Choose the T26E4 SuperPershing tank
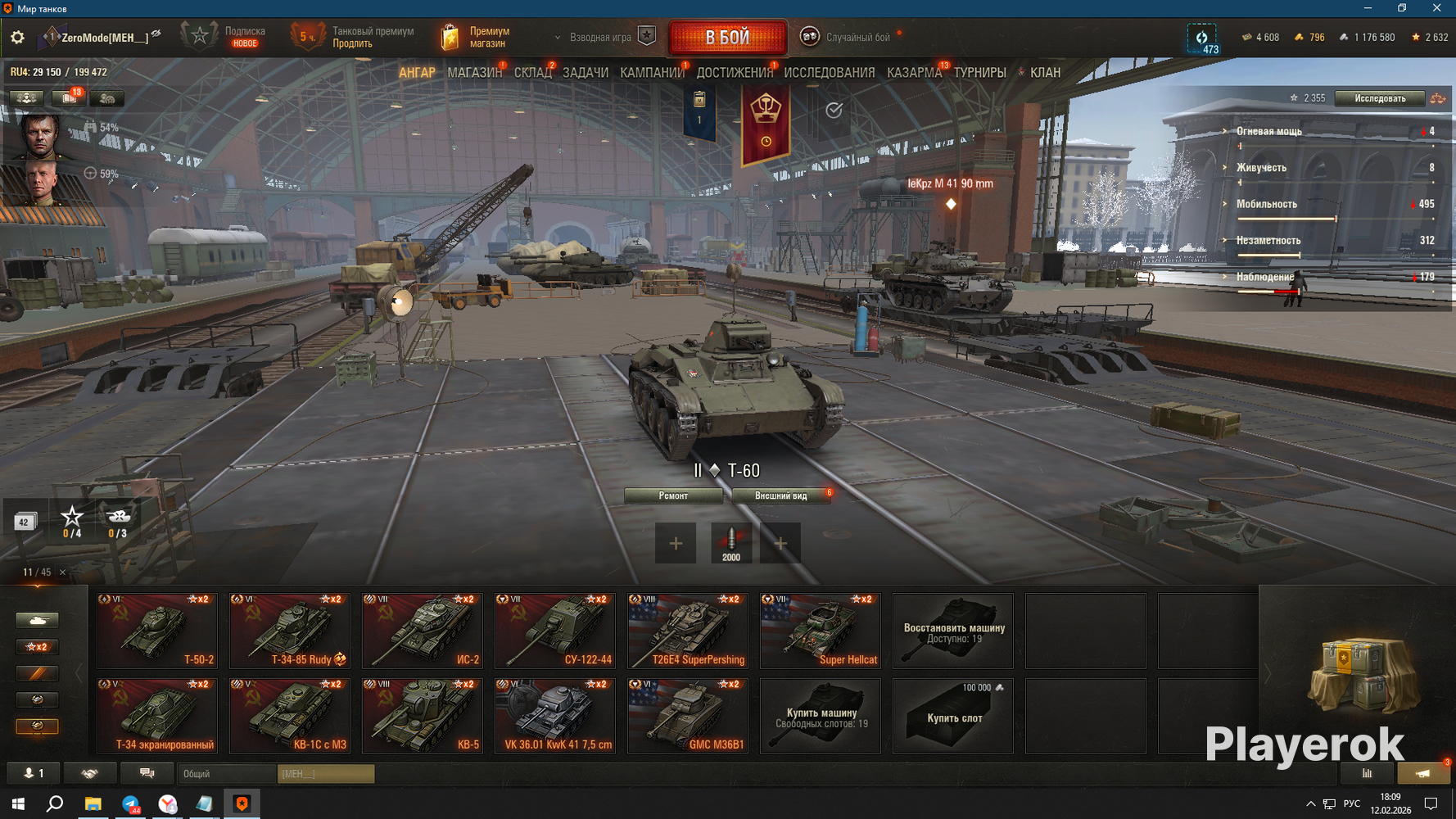 click(688, 631)
